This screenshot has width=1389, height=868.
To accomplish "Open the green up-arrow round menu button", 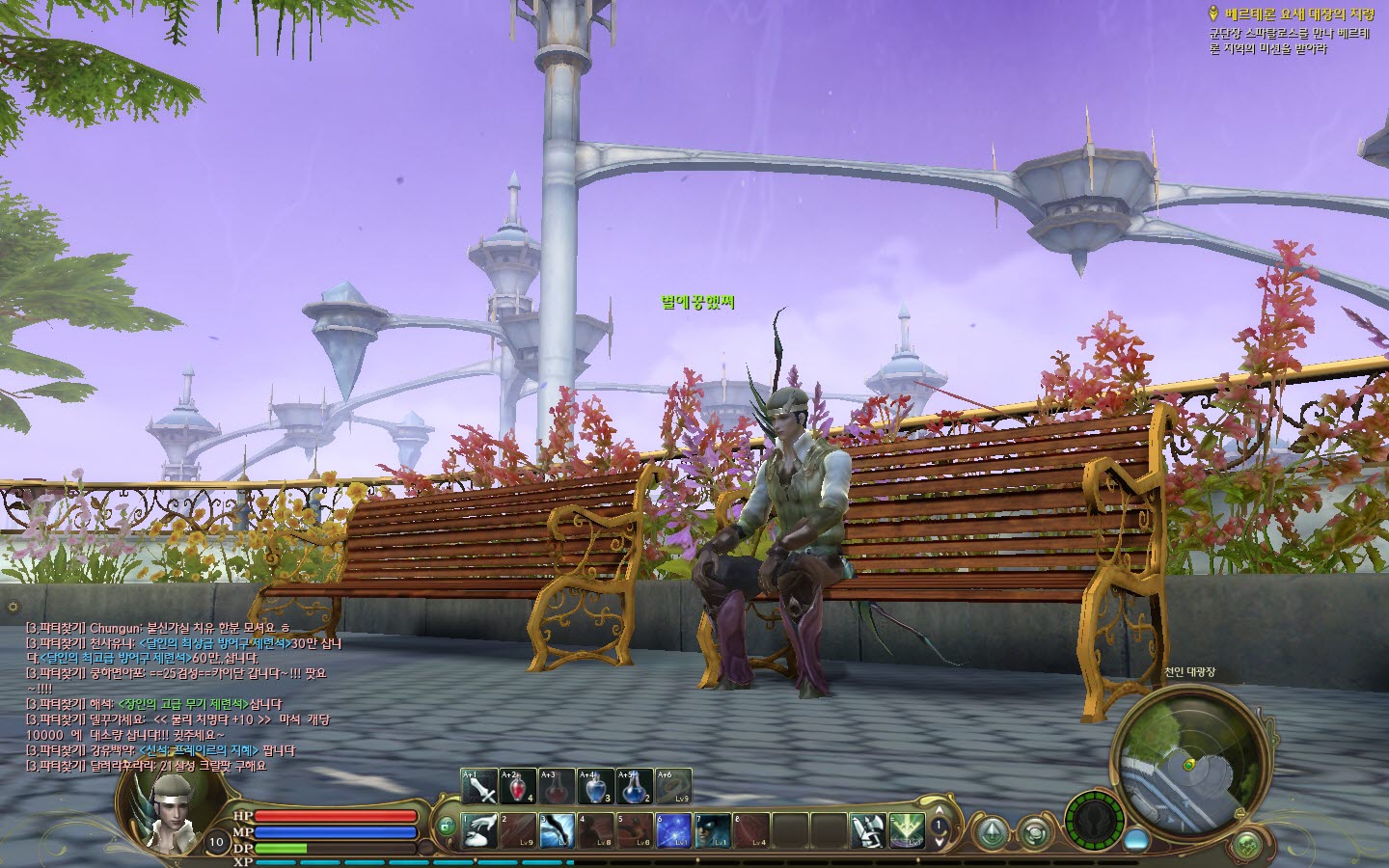I will pyautogui.click(x=993, y=831).
